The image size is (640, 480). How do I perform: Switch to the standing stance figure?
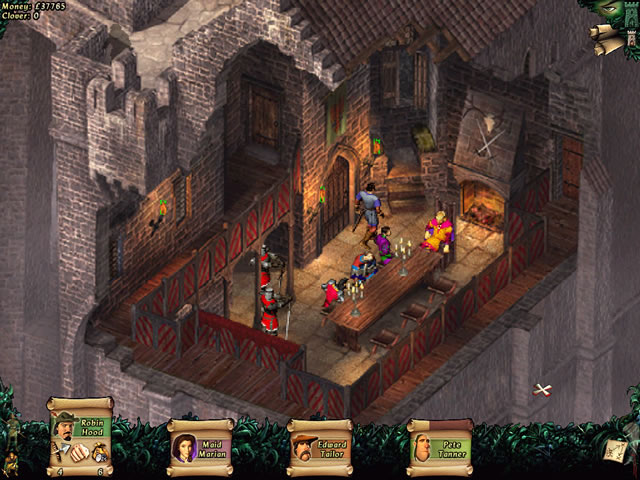pos(12,432)
